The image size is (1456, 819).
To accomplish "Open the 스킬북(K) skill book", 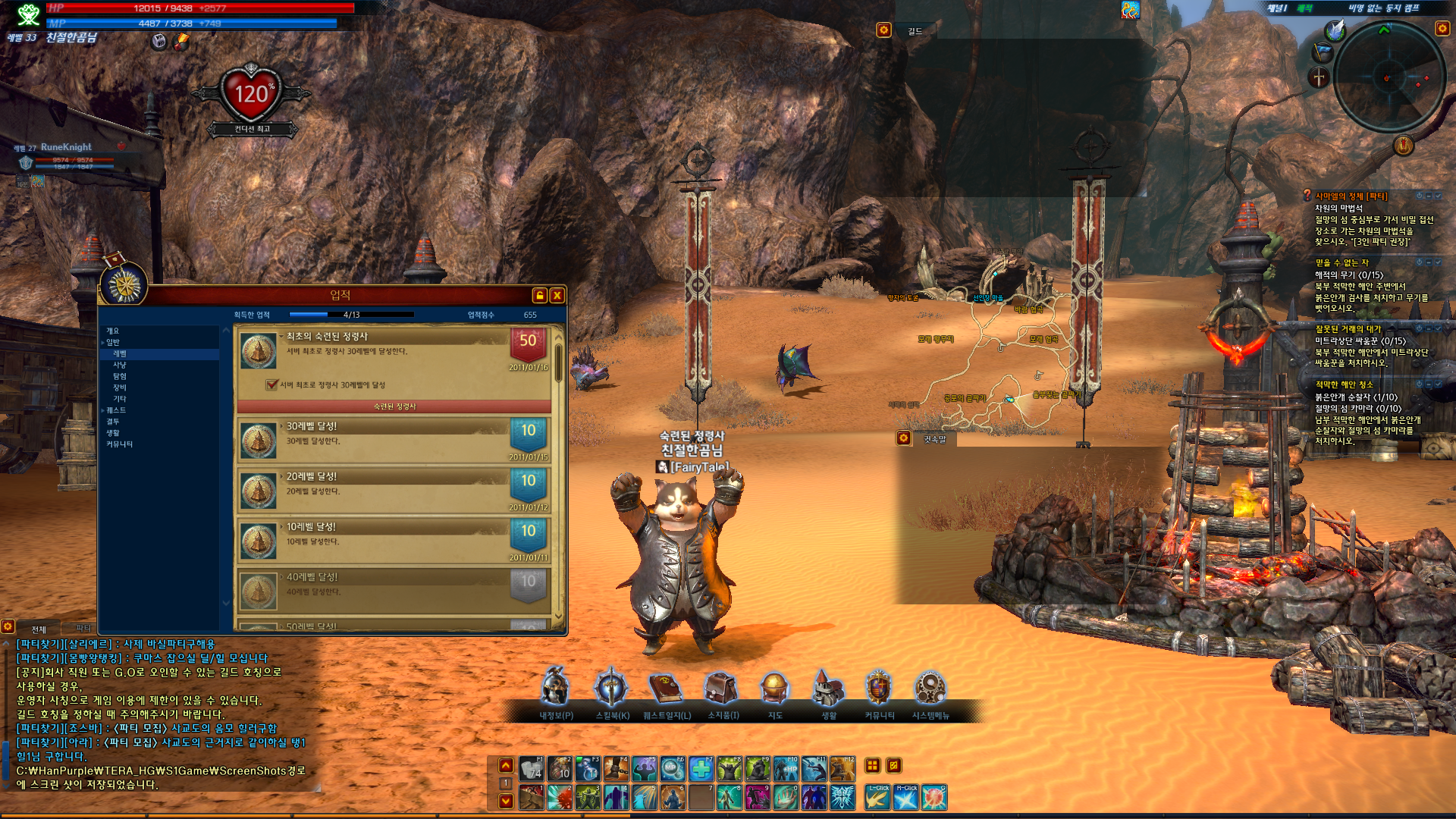I will 611,689.
